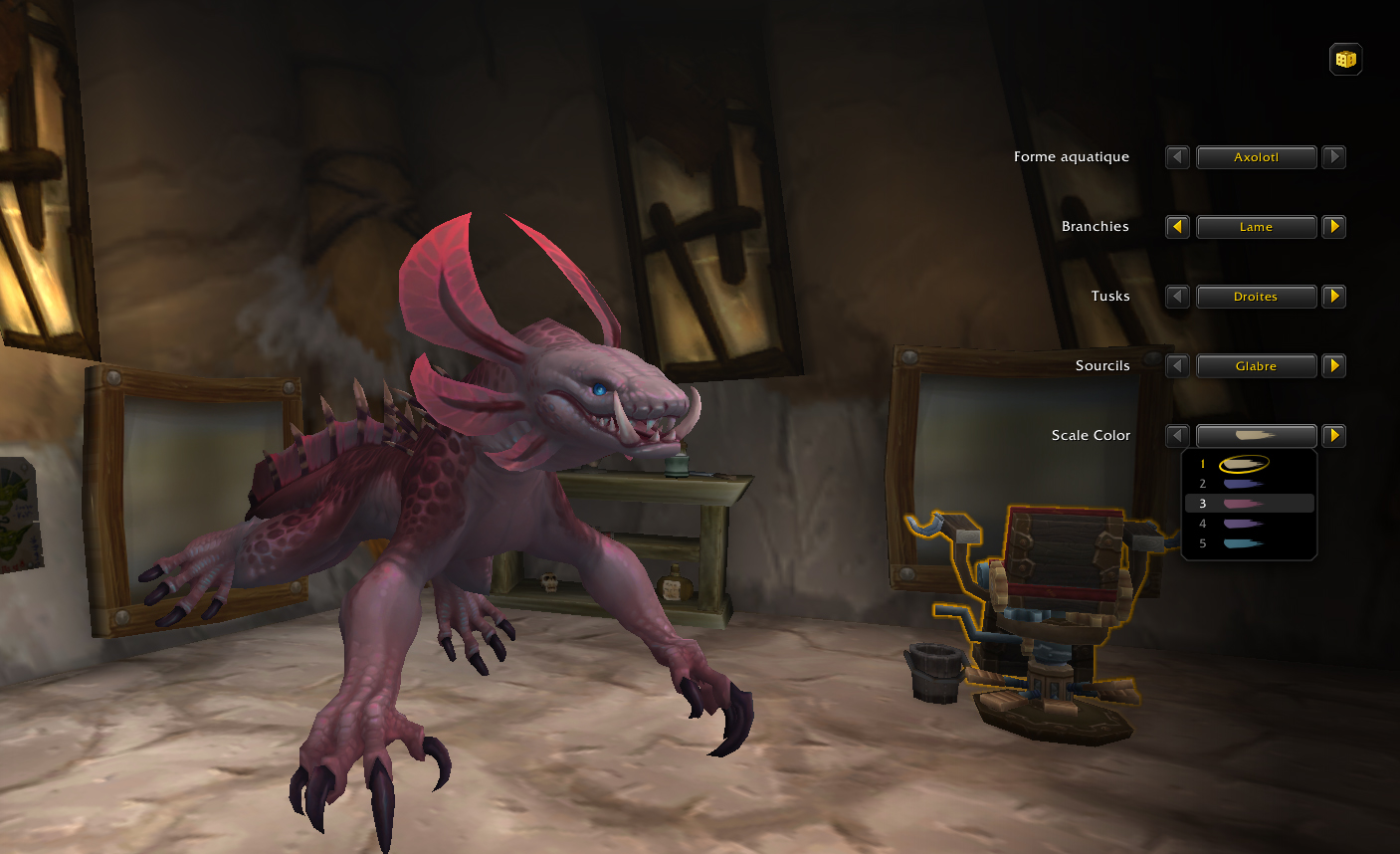1400x854 pixels.
Task: Choose scale color 2, the blue swatch
Action: [x=1244, y=484]
